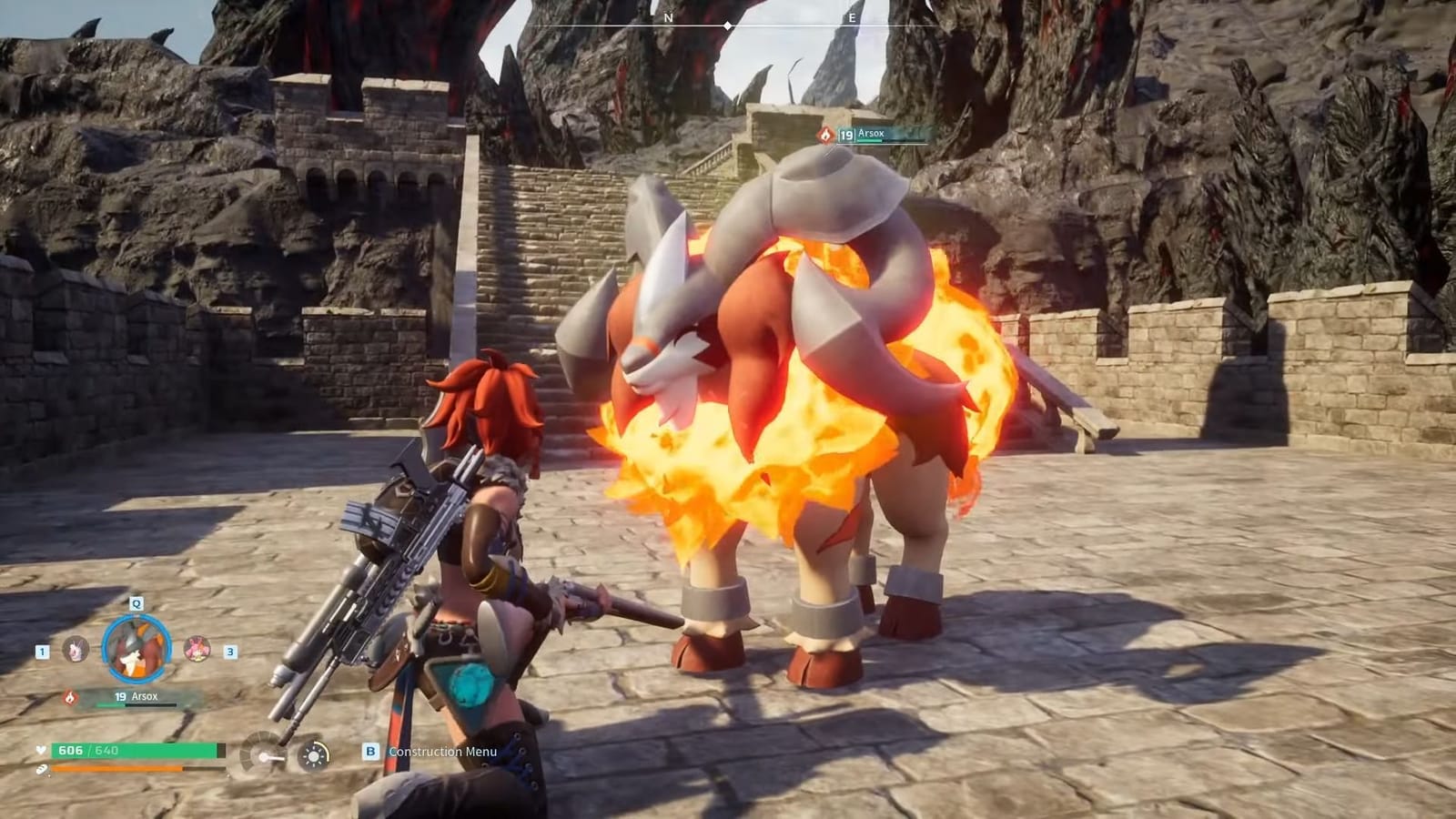
Task: Toggle the Q key badge above the active Pal
Action: [x=136, y=603]
